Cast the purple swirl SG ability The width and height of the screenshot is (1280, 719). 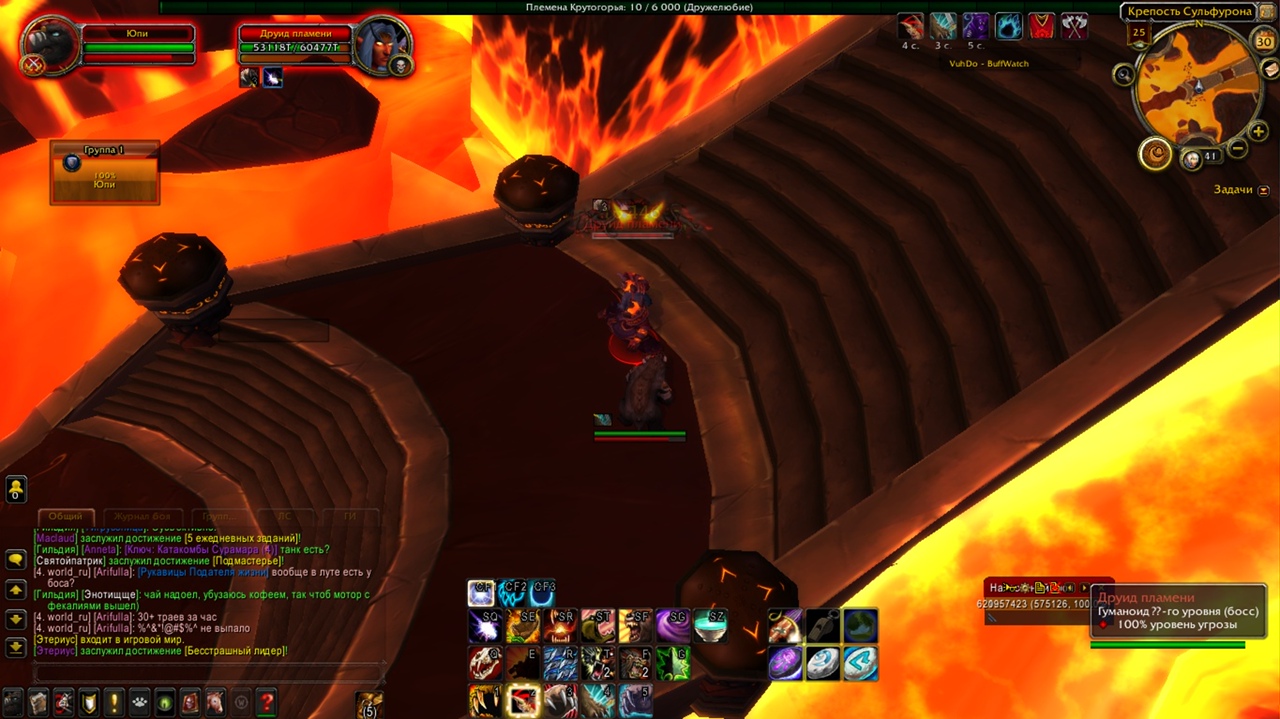pyautogui.click(x=673, y=626)
